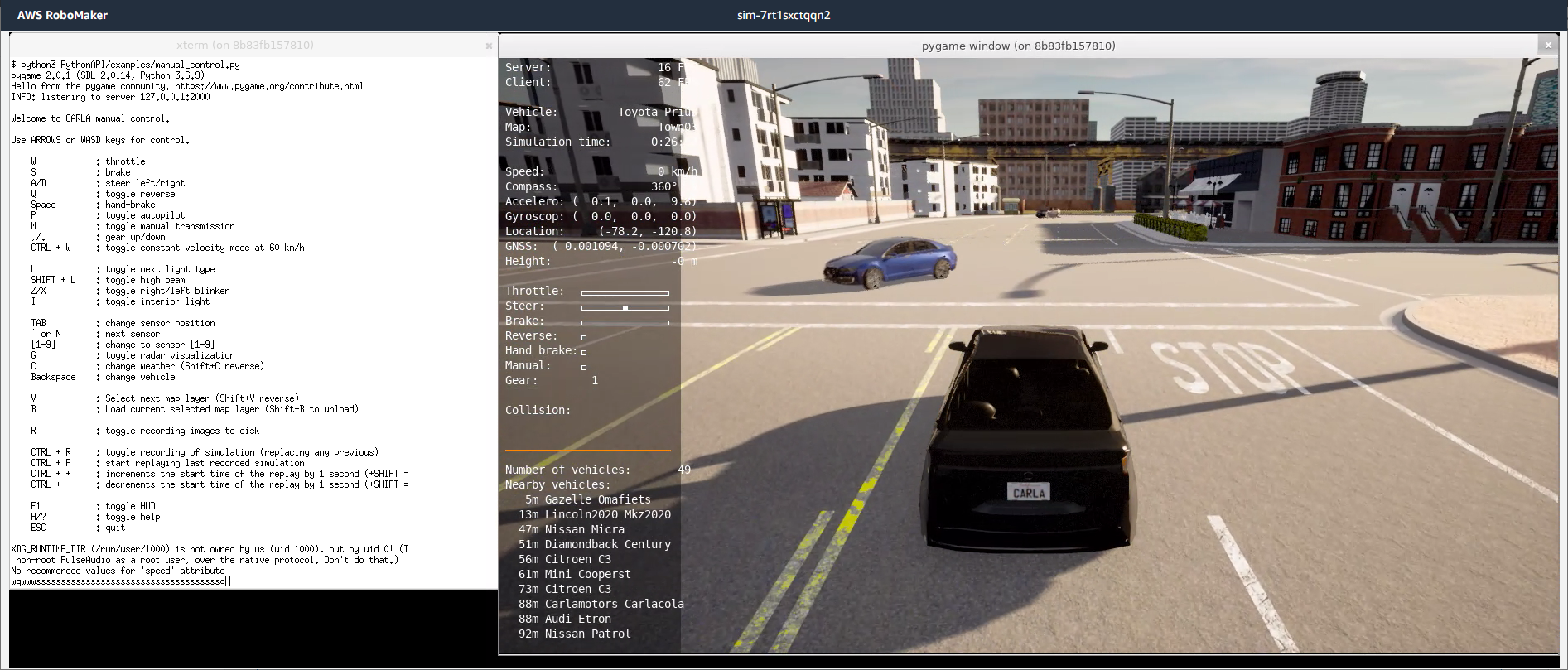Close the pygame window
Screen dimensions: 1568x670
pyautogui.click(x=1547, y=46)
